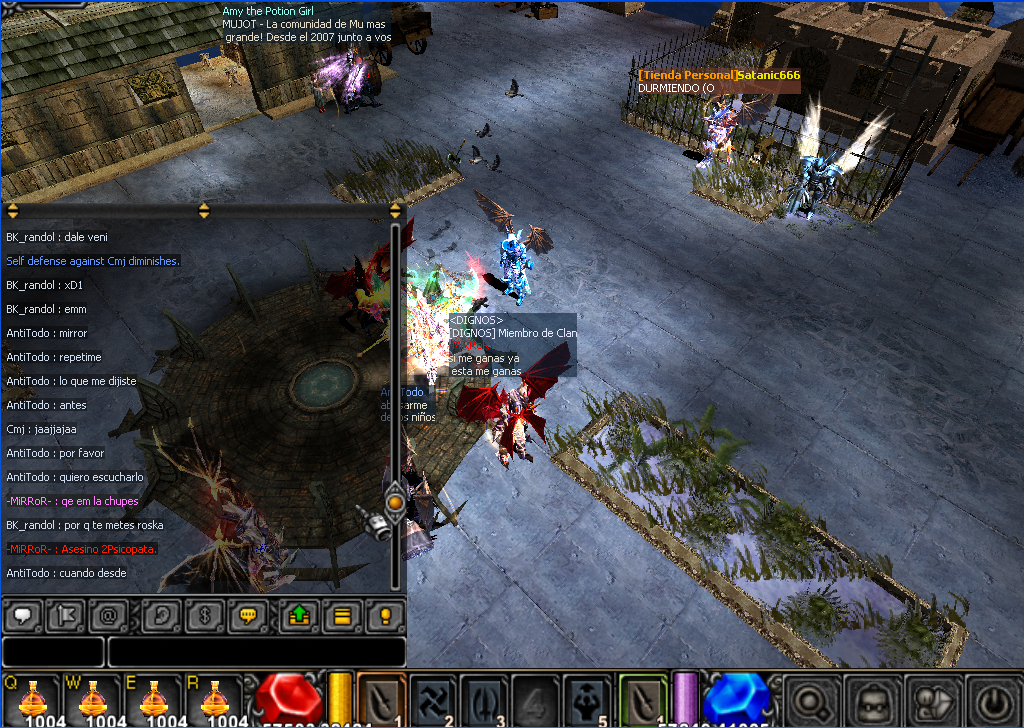The image size is (1024, 728).
Task: Select skill slot 2 with the pinwheel icon
Action: coord(433,699)
